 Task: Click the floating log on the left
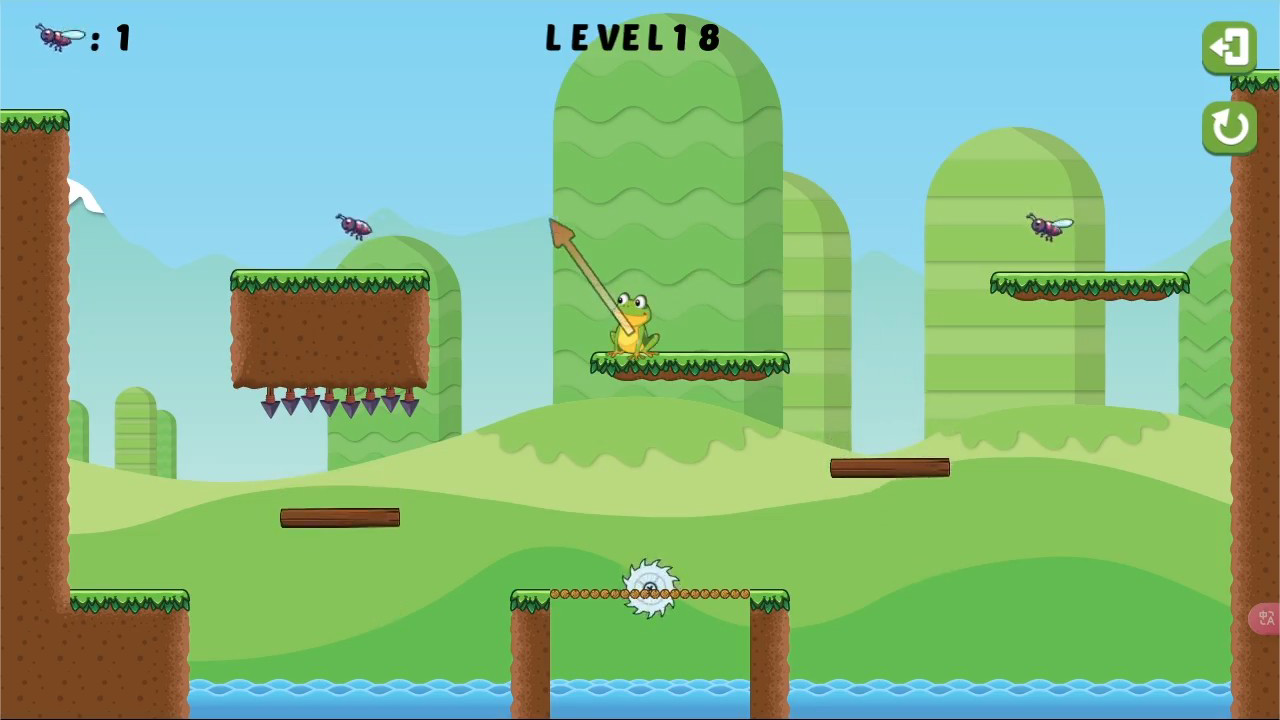coord(340,517)
